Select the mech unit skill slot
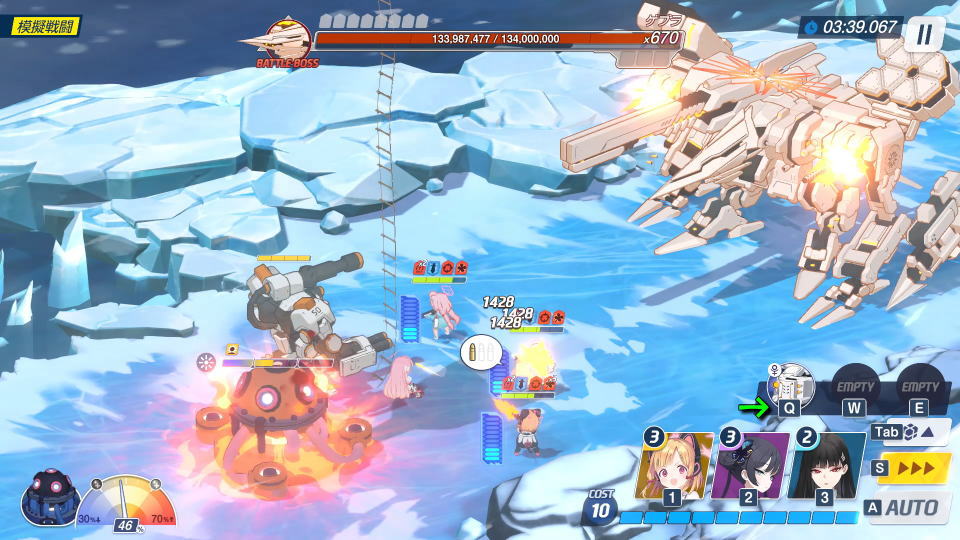The width and height of the screenshot is (960, 540). (790, 386)
